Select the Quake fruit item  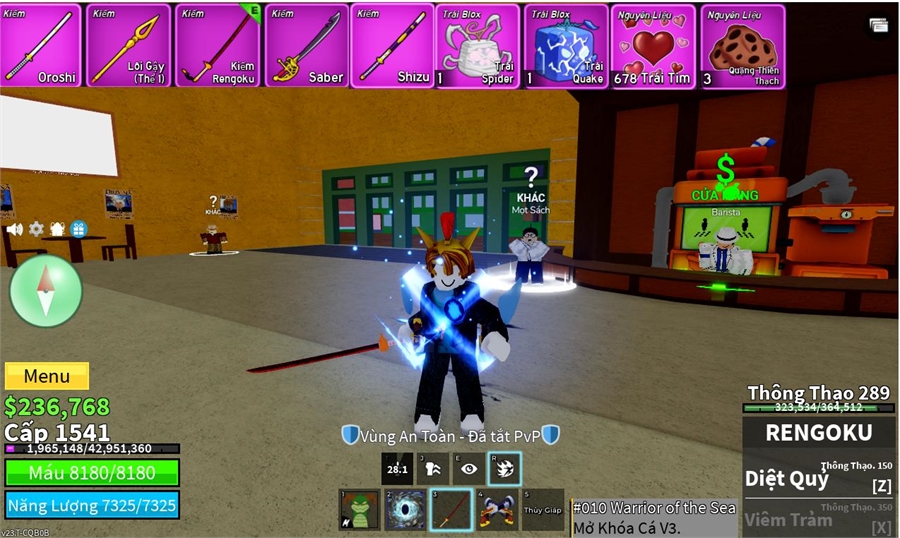[566, 46]
